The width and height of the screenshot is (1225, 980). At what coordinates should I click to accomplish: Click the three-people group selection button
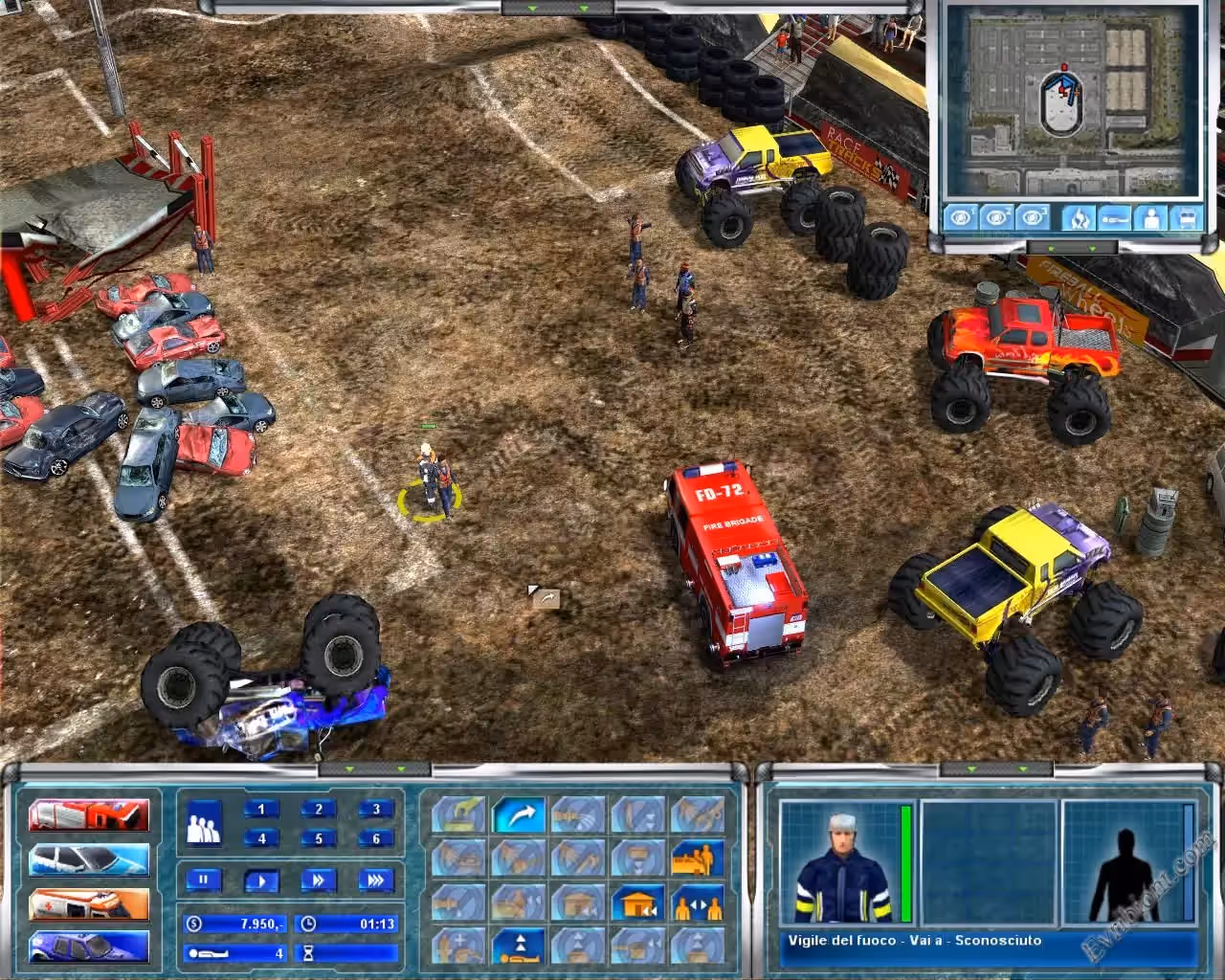204,823
